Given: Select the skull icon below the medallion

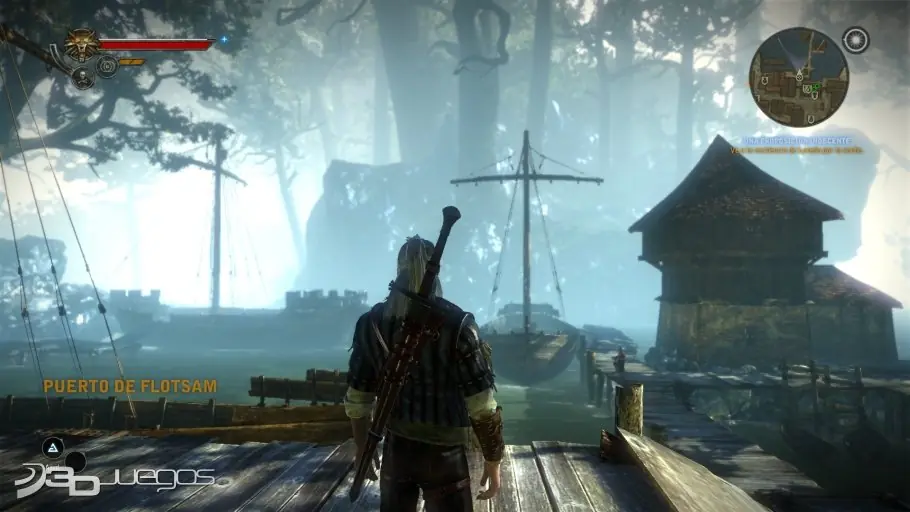Looking at the screenshot, I should (82, 78).
